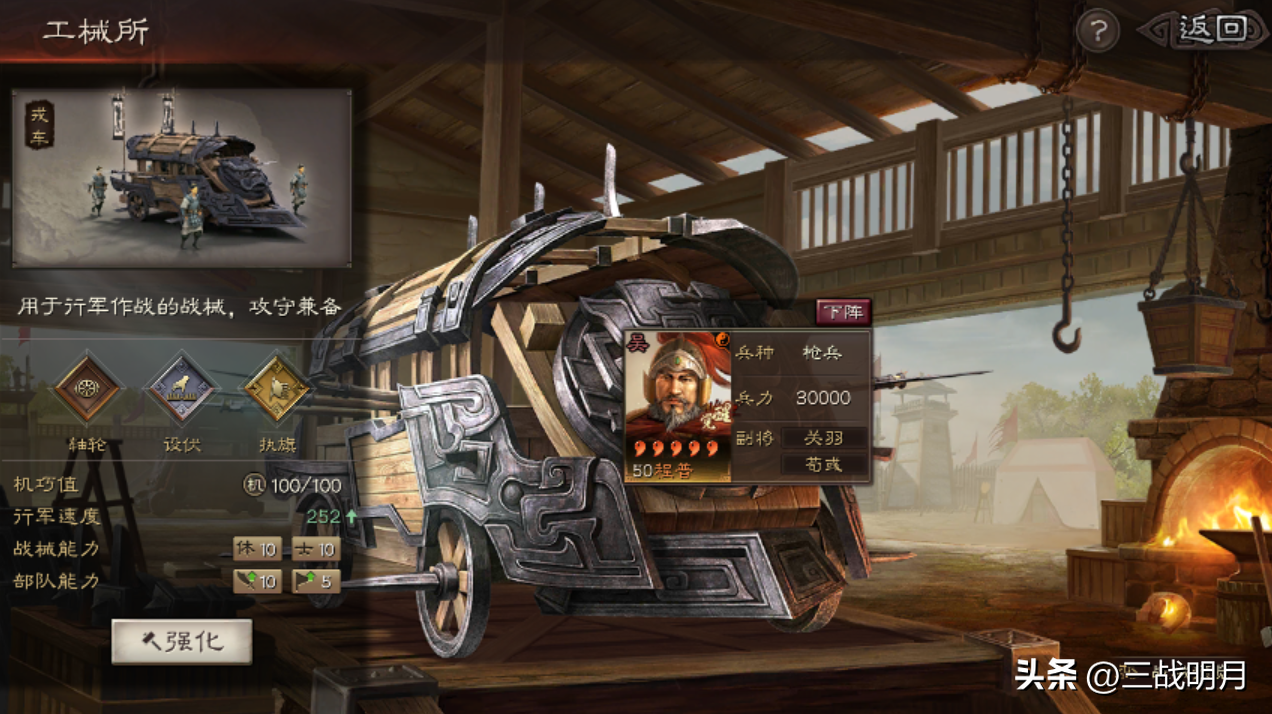
Task: Open the question mark help icon
Action: pyautogui.click(x=1097, y=33)
